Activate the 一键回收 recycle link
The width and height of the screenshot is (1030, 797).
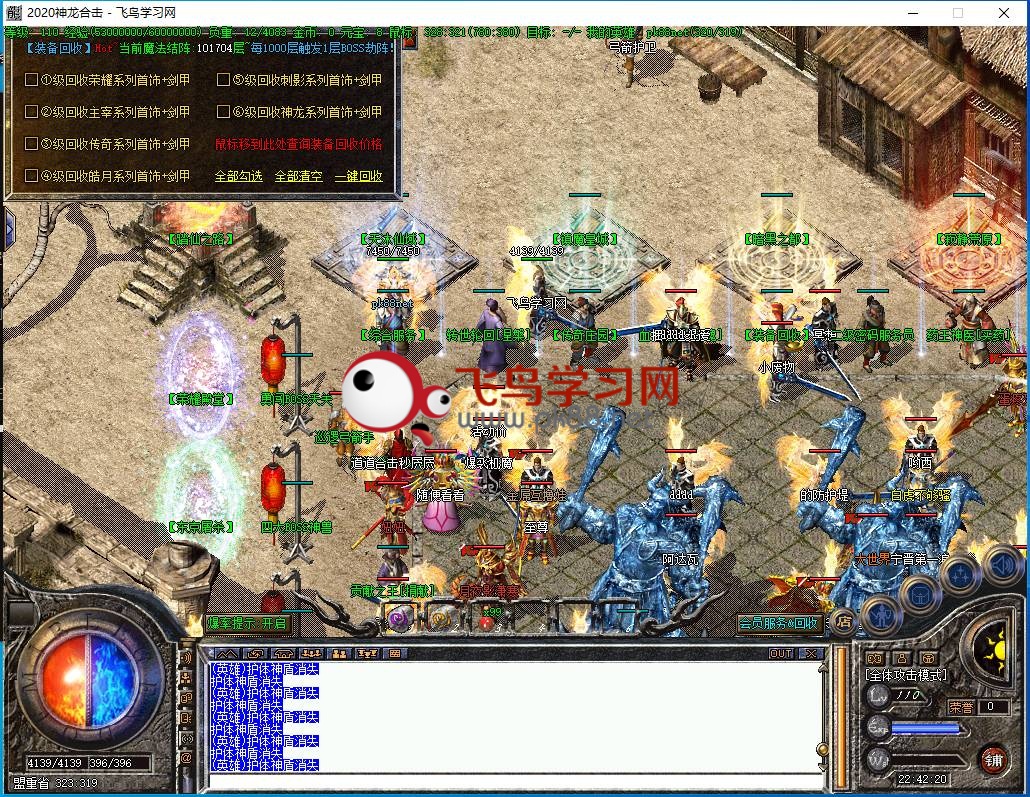358,176
